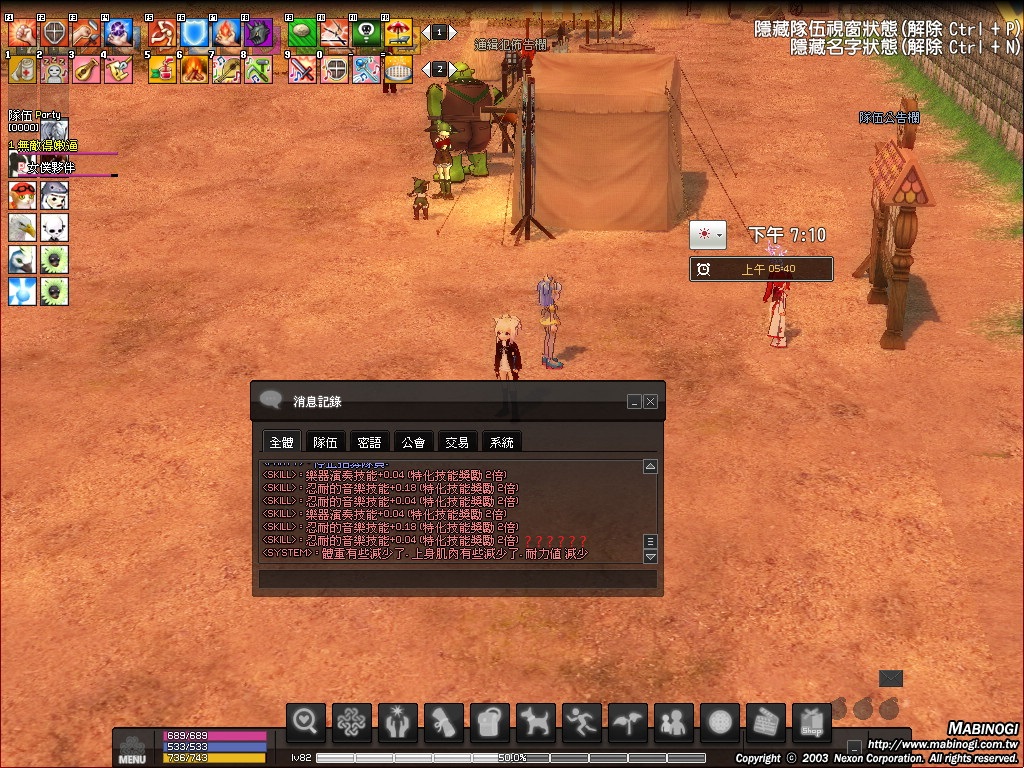Open the Shop icon in the bottom bar
The image size is (1024, 768).
pyautogui.click(x=811, y=722)
